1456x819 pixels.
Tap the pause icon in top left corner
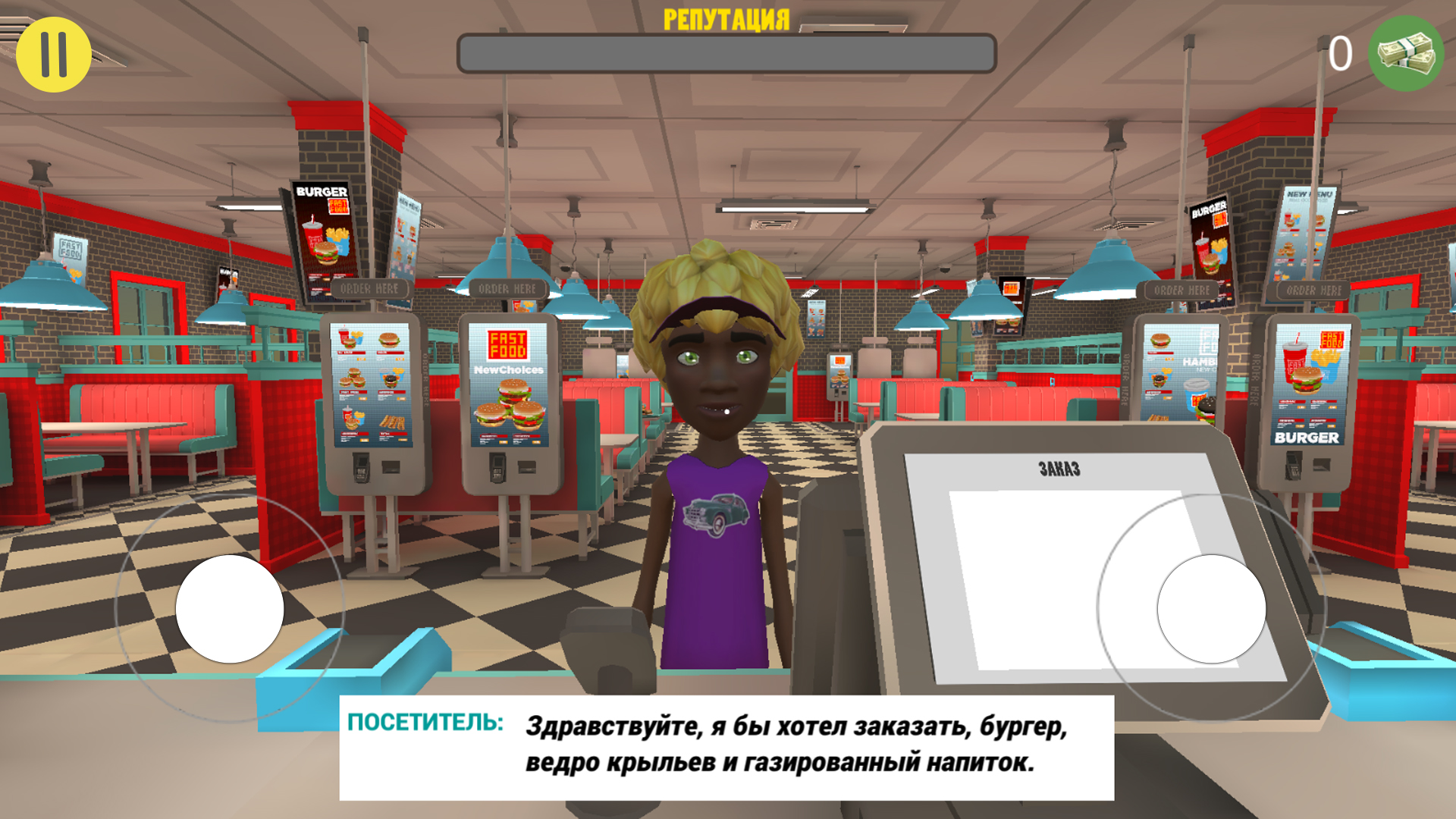[54, 52]
